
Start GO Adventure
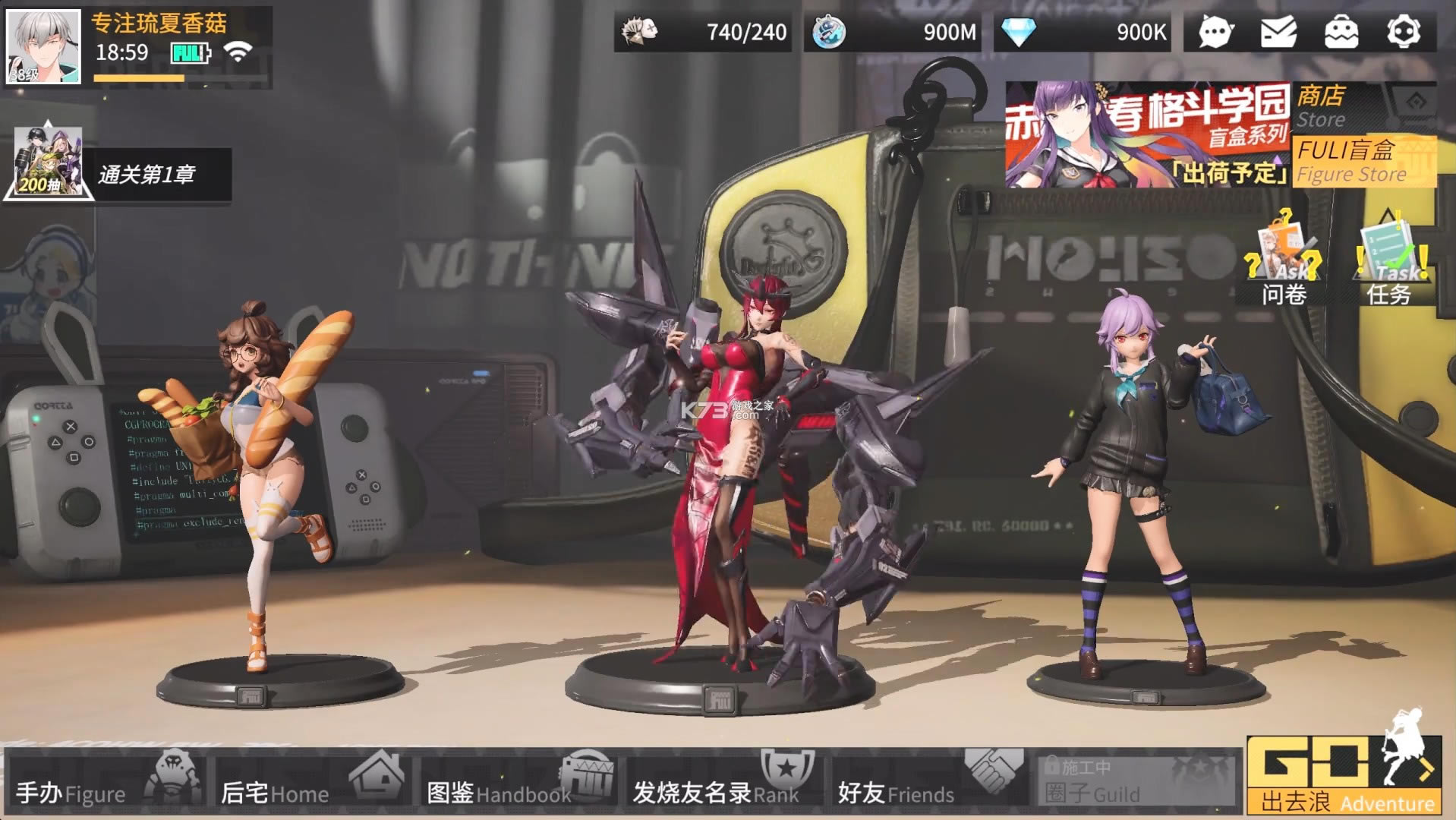point(1345,776)
